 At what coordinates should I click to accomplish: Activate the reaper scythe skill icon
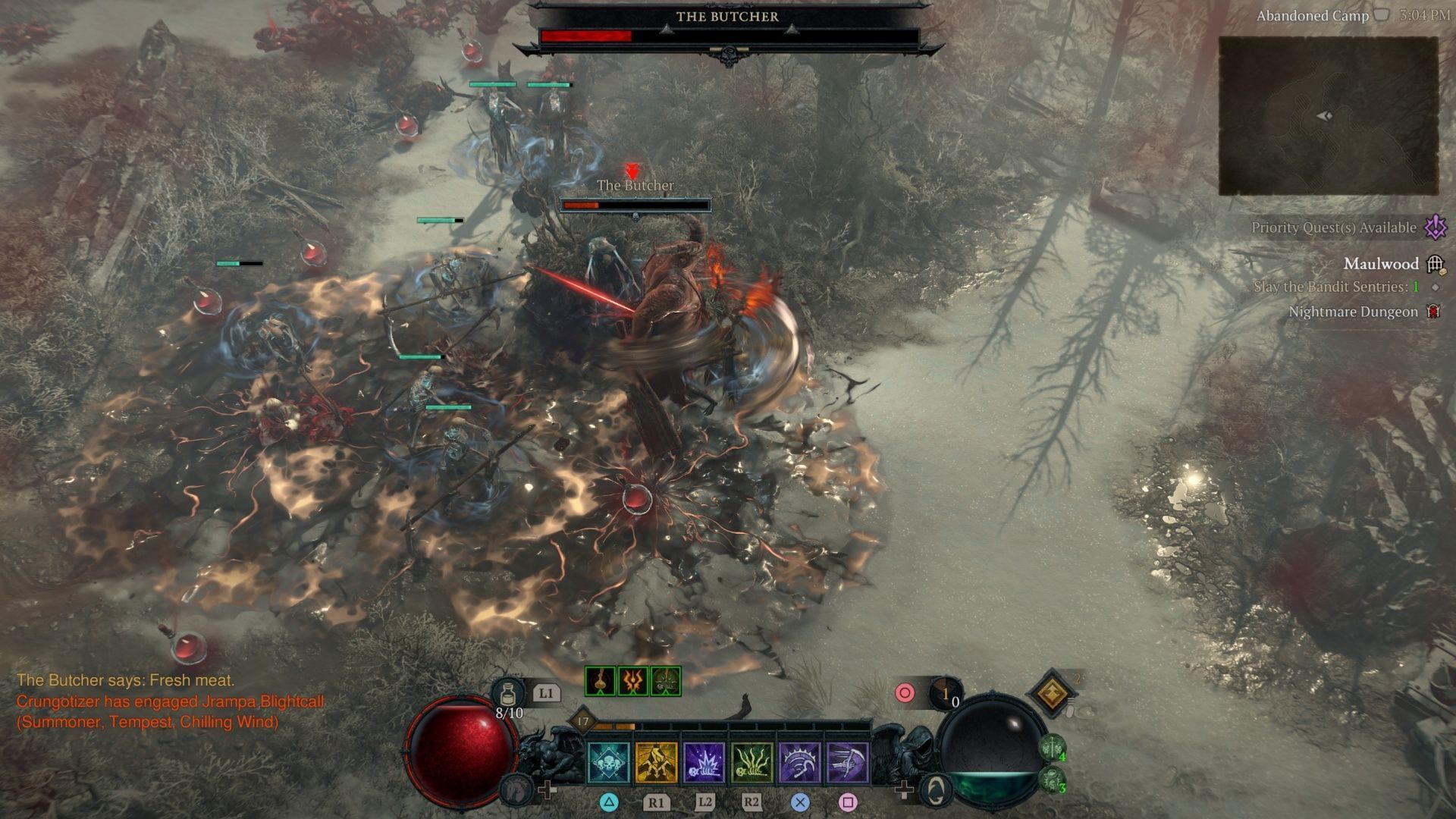pos(847,762)
